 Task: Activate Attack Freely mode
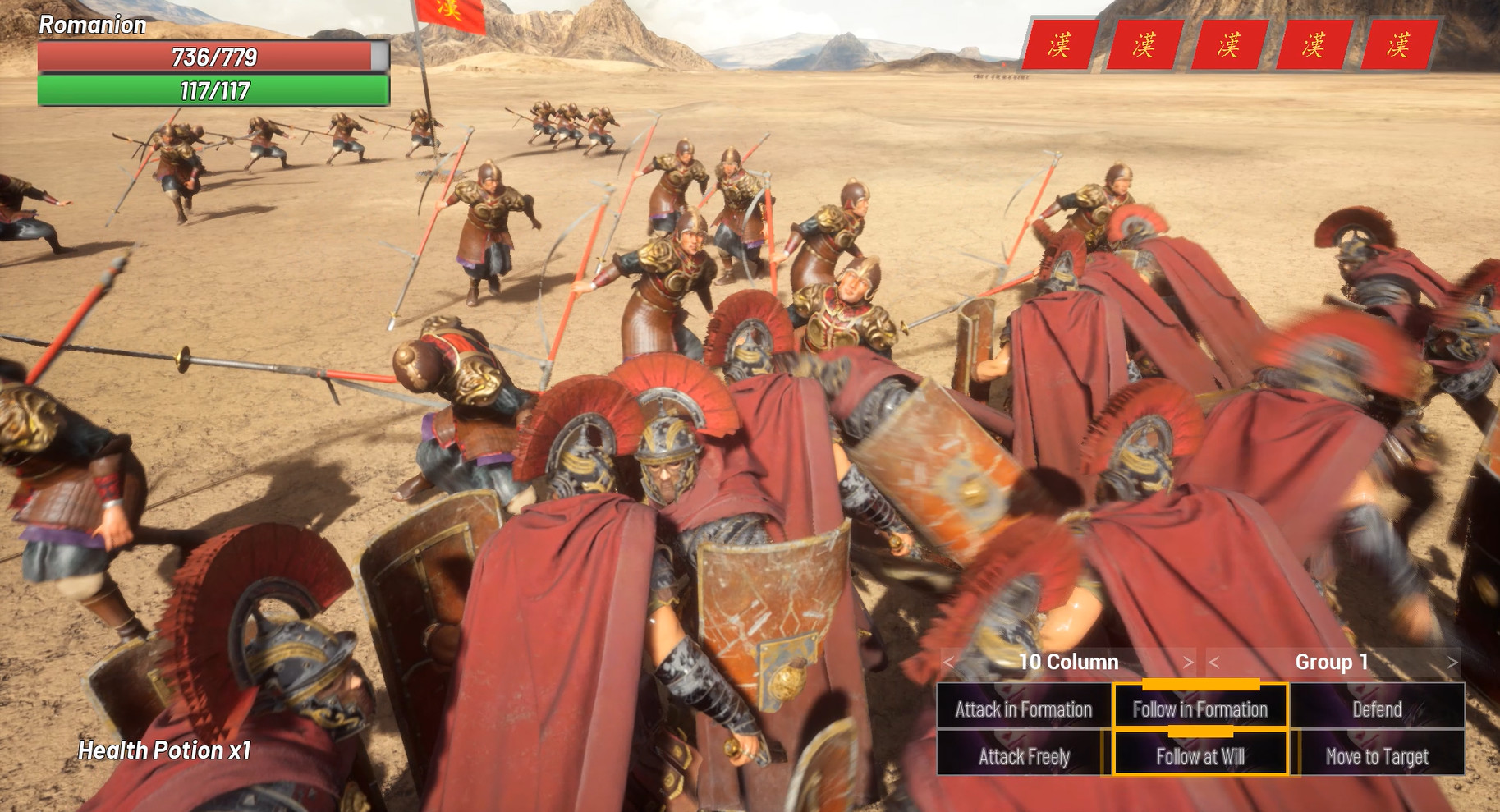pyautogui.click(x=1023, y=756)
